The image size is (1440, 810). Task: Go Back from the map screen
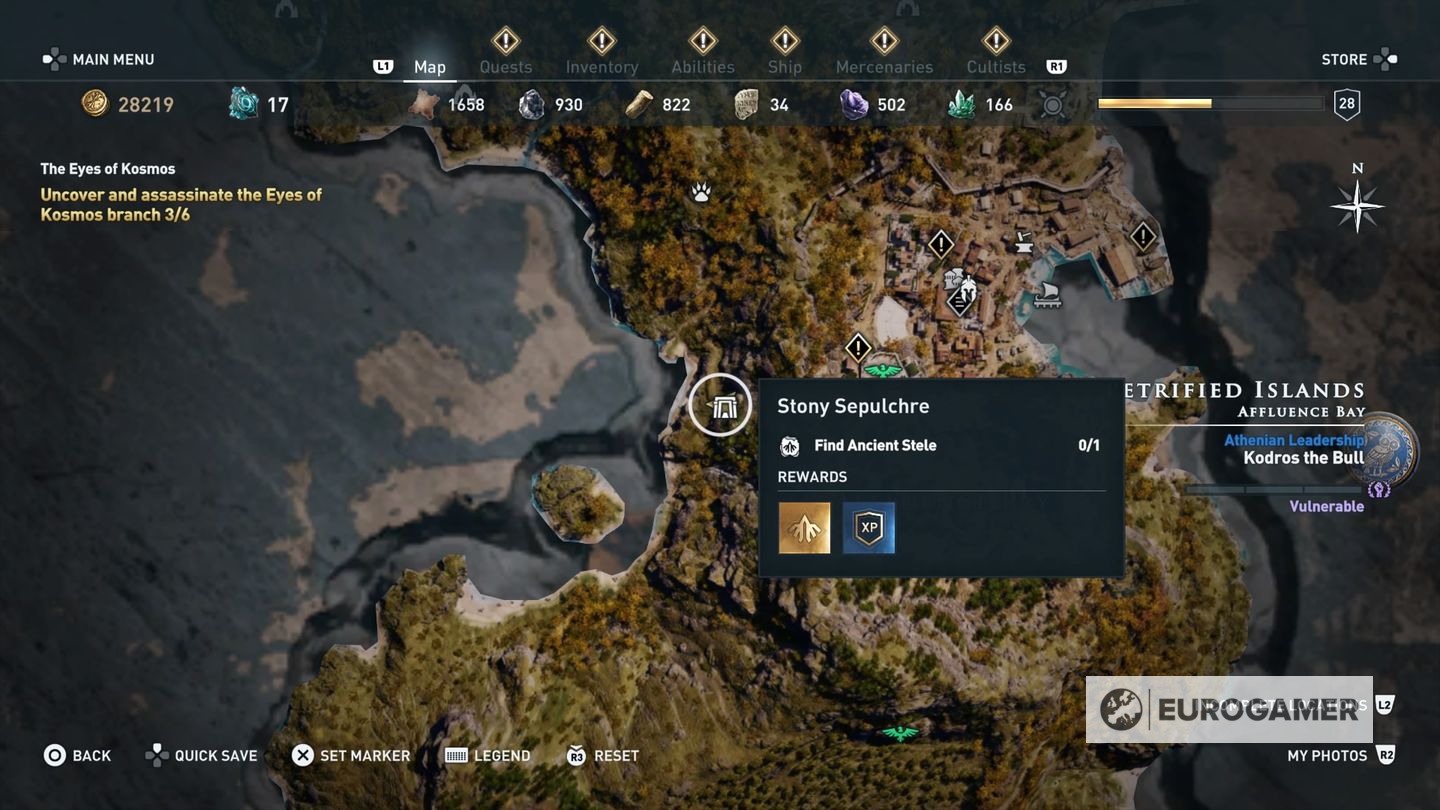point(77,755)
